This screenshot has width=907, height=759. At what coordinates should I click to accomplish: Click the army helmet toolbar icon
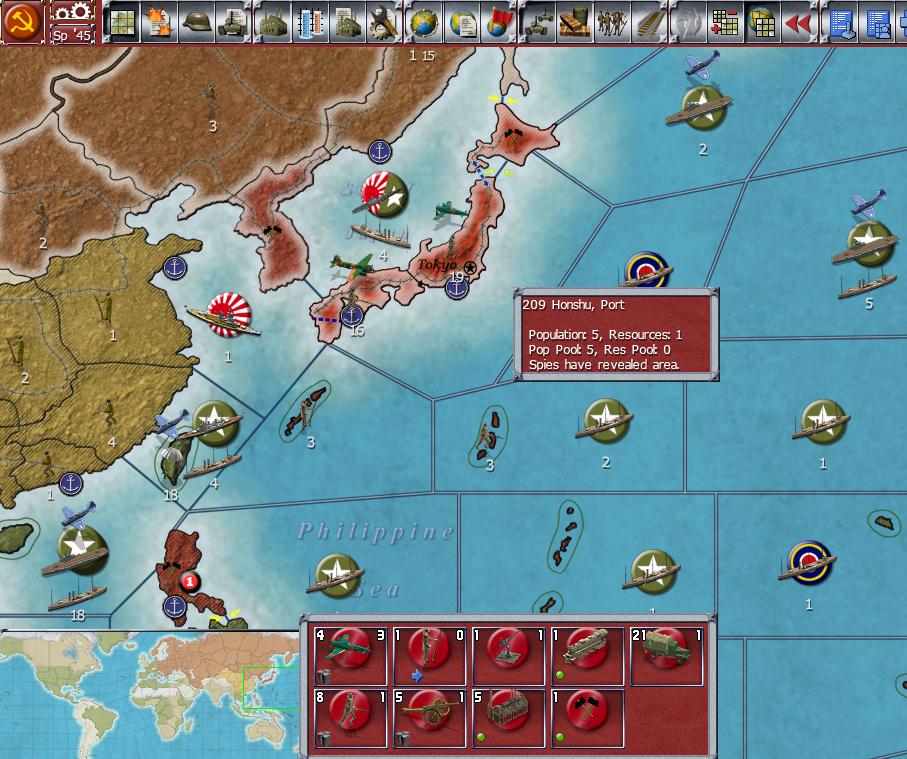[x=196, y=21]
